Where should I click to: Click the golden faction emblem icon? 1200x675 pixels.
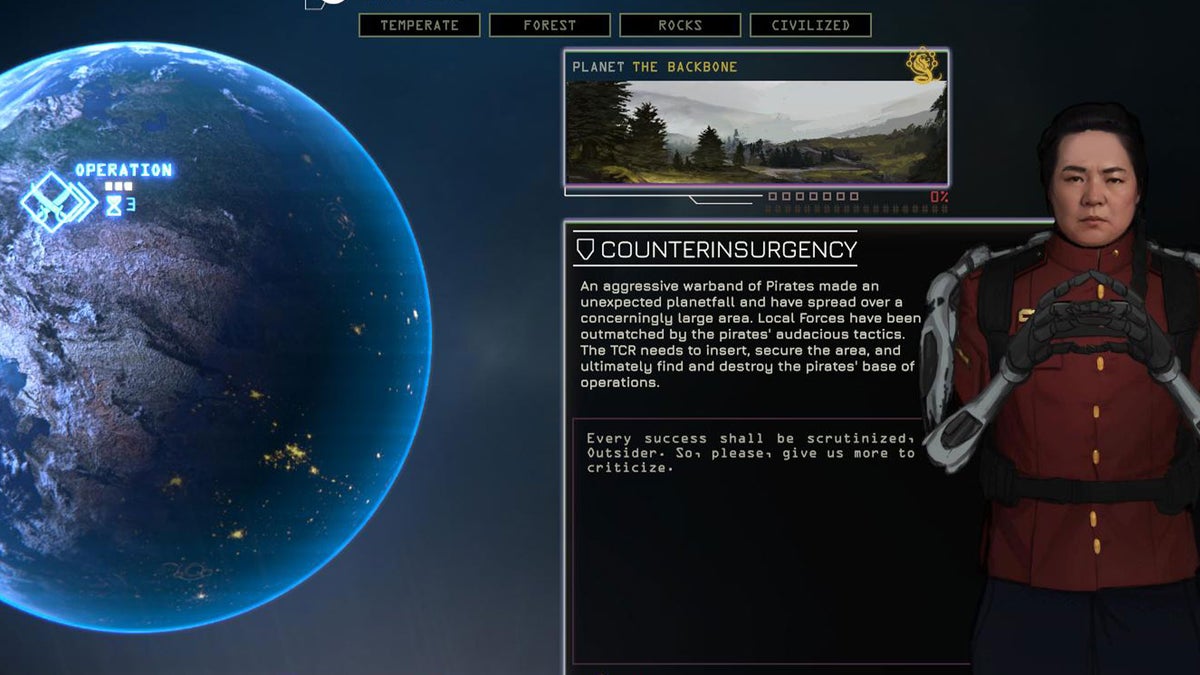click(x=923, y=66)
